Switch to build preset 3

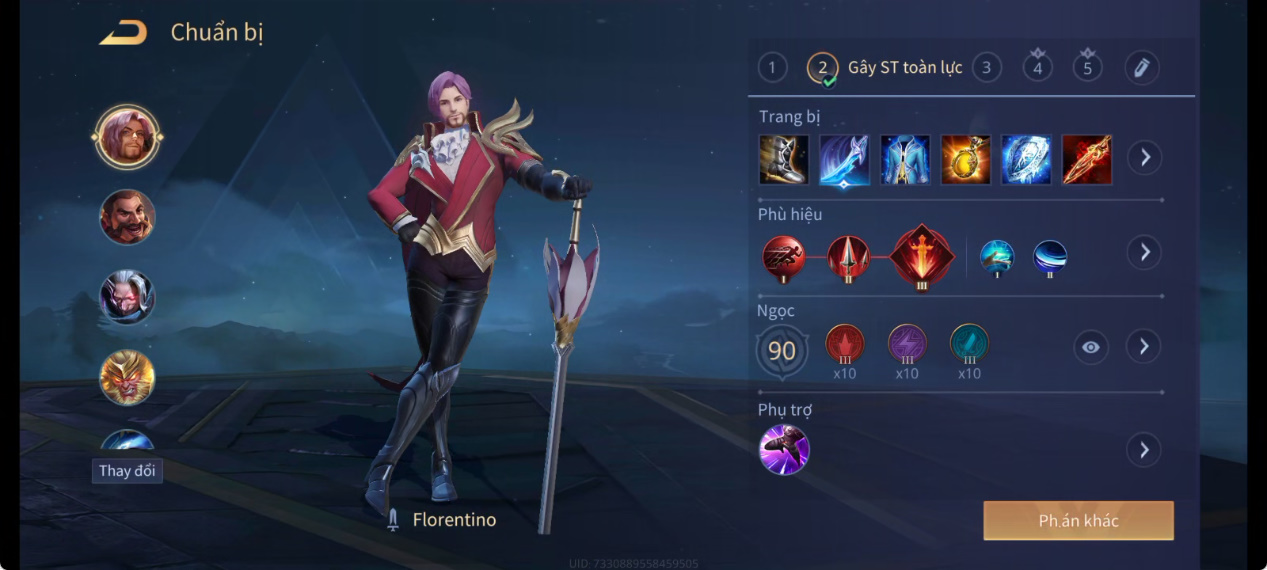point(986,67)
